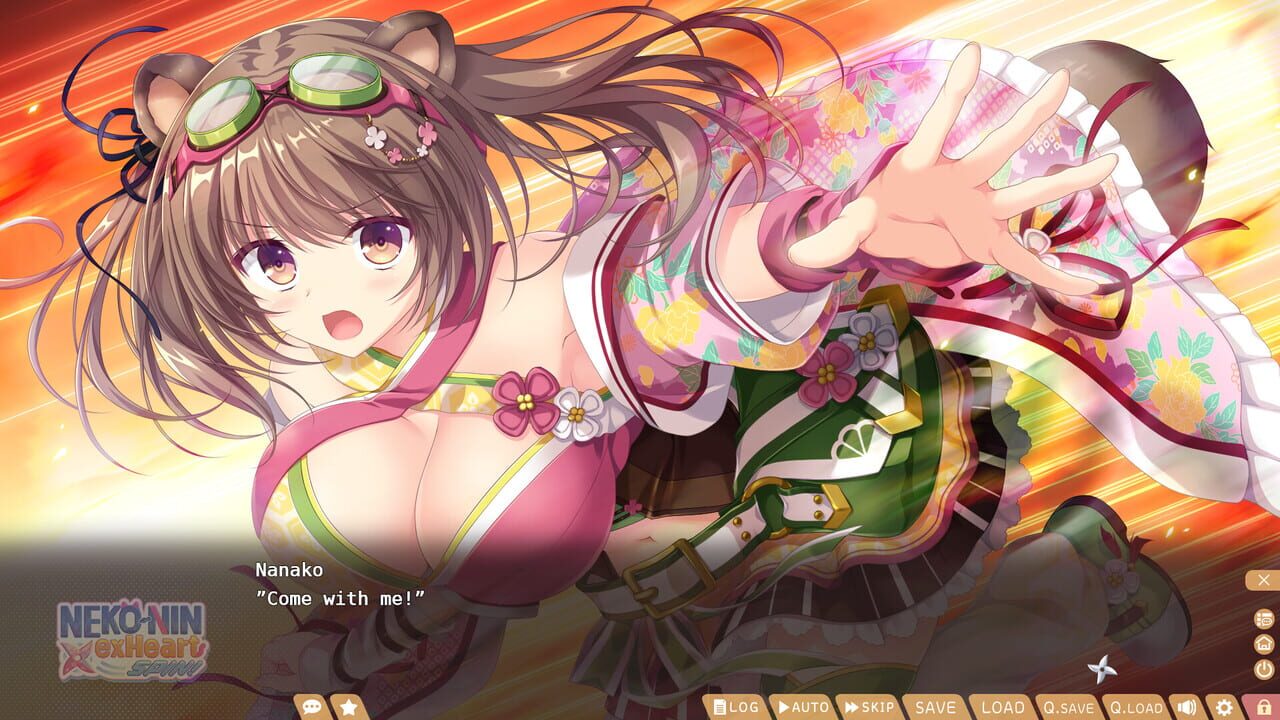Click the pink lock icon at bottom right
This screenshot has height=720, width=1280.
click(x=1265, y=707)
